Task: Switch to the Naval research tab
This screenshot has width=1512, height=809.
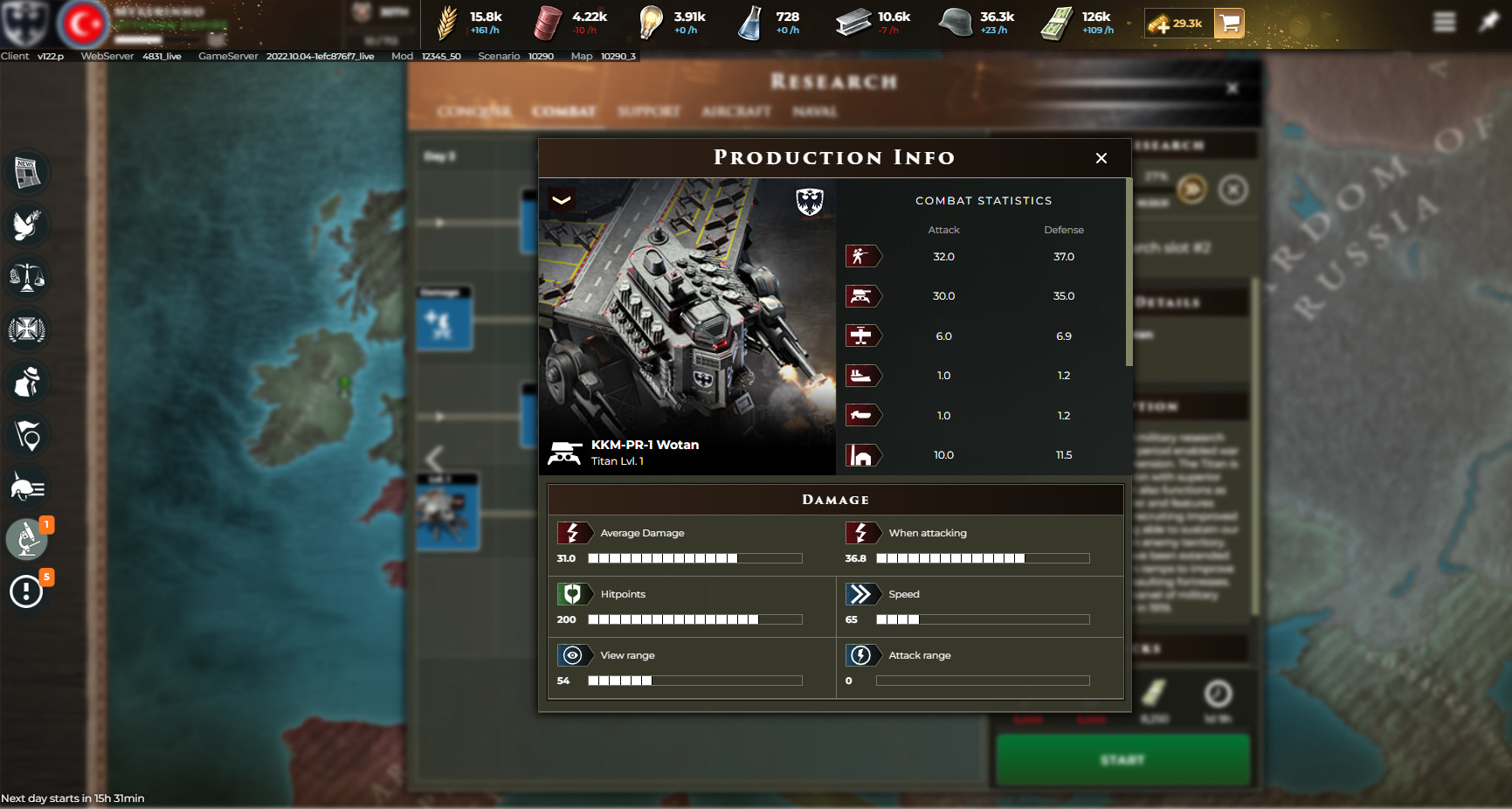Action: pos(814,112)
